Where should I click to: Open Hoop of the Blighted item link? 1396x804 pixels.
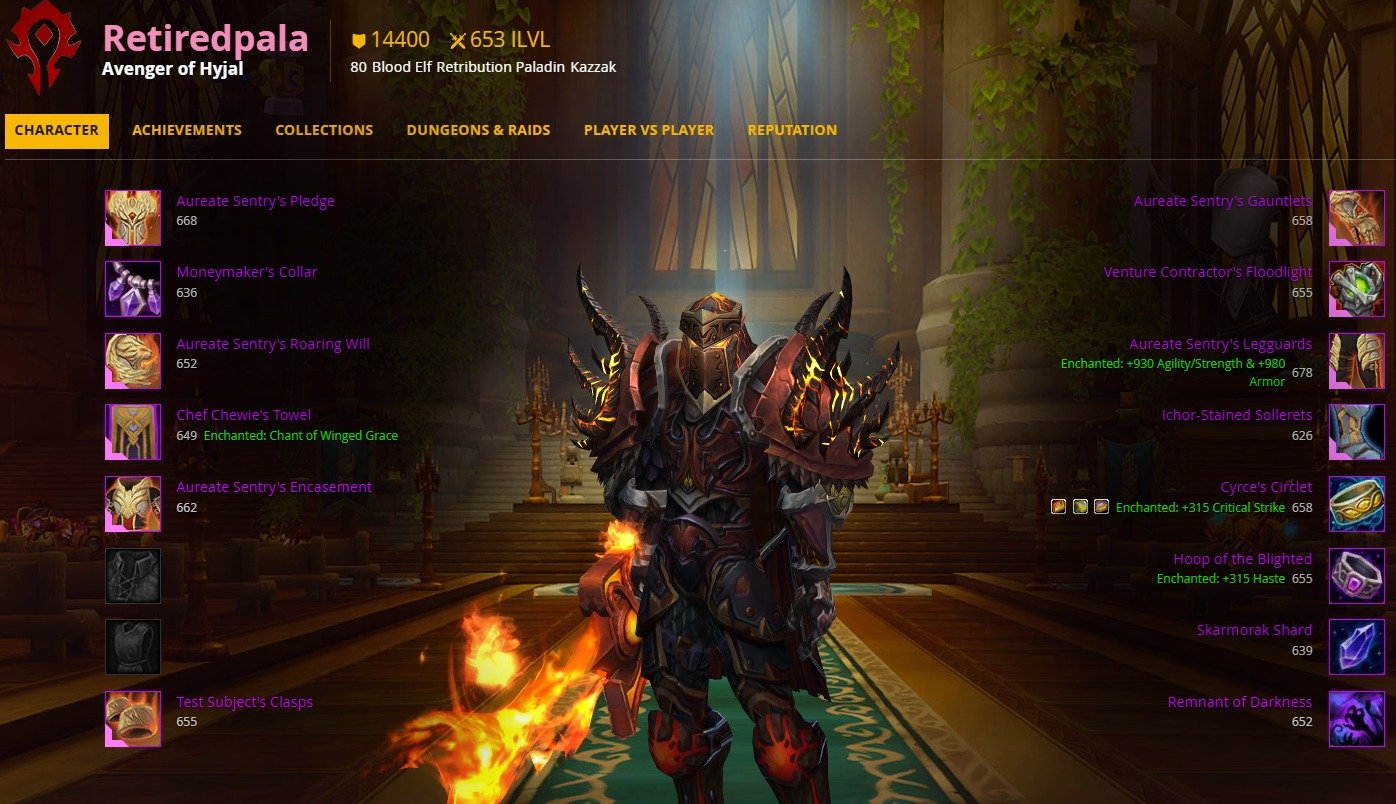[1242, 559]
